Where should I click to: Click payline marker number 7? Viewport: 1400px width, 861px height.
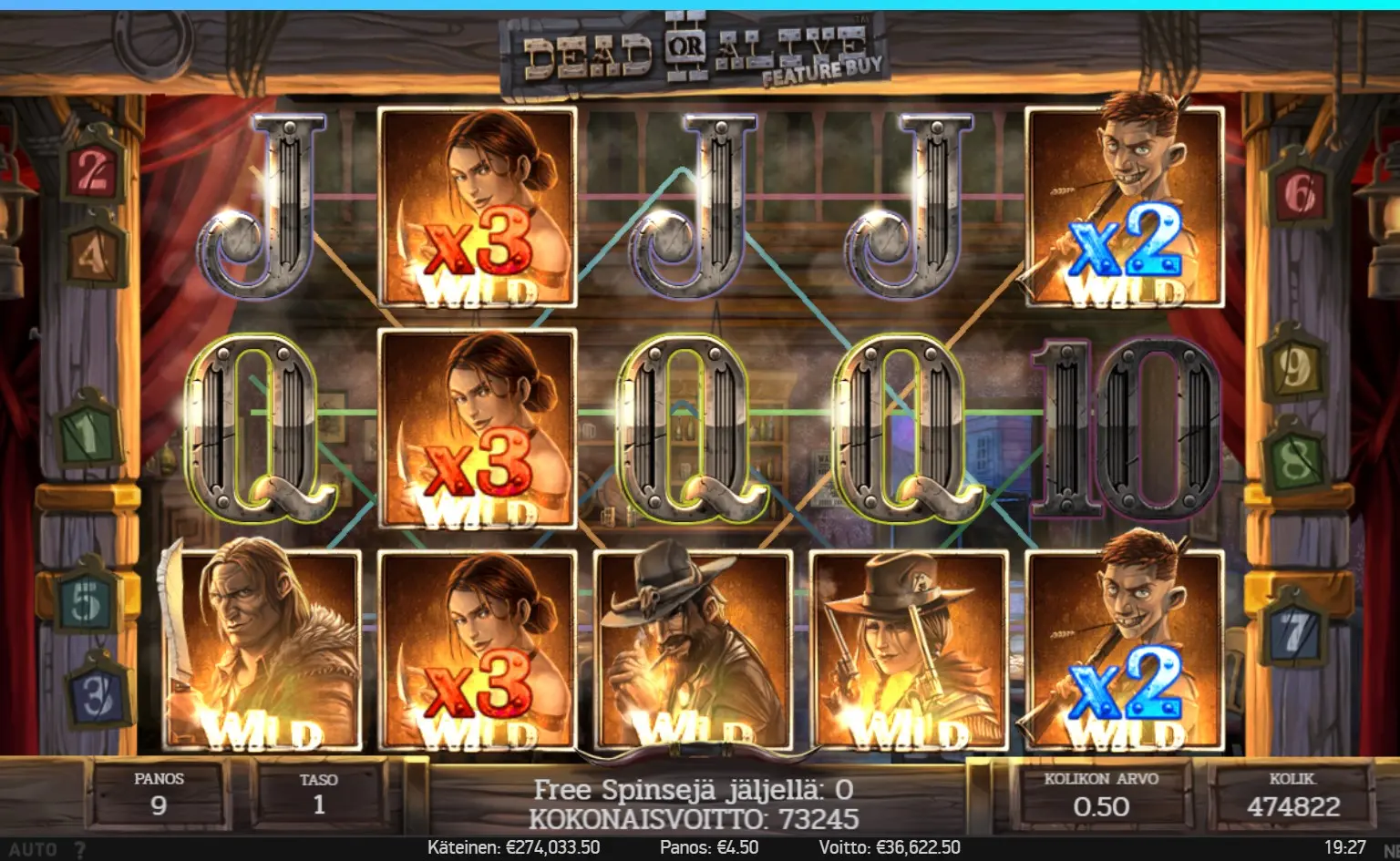tap(1293, 630)
